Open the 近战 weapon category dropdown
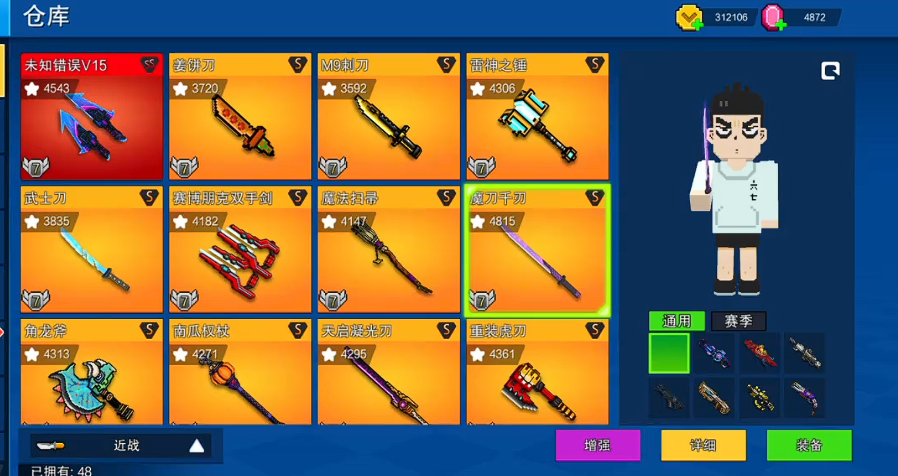This screenshot has height=476, width=898. [120, 446]
